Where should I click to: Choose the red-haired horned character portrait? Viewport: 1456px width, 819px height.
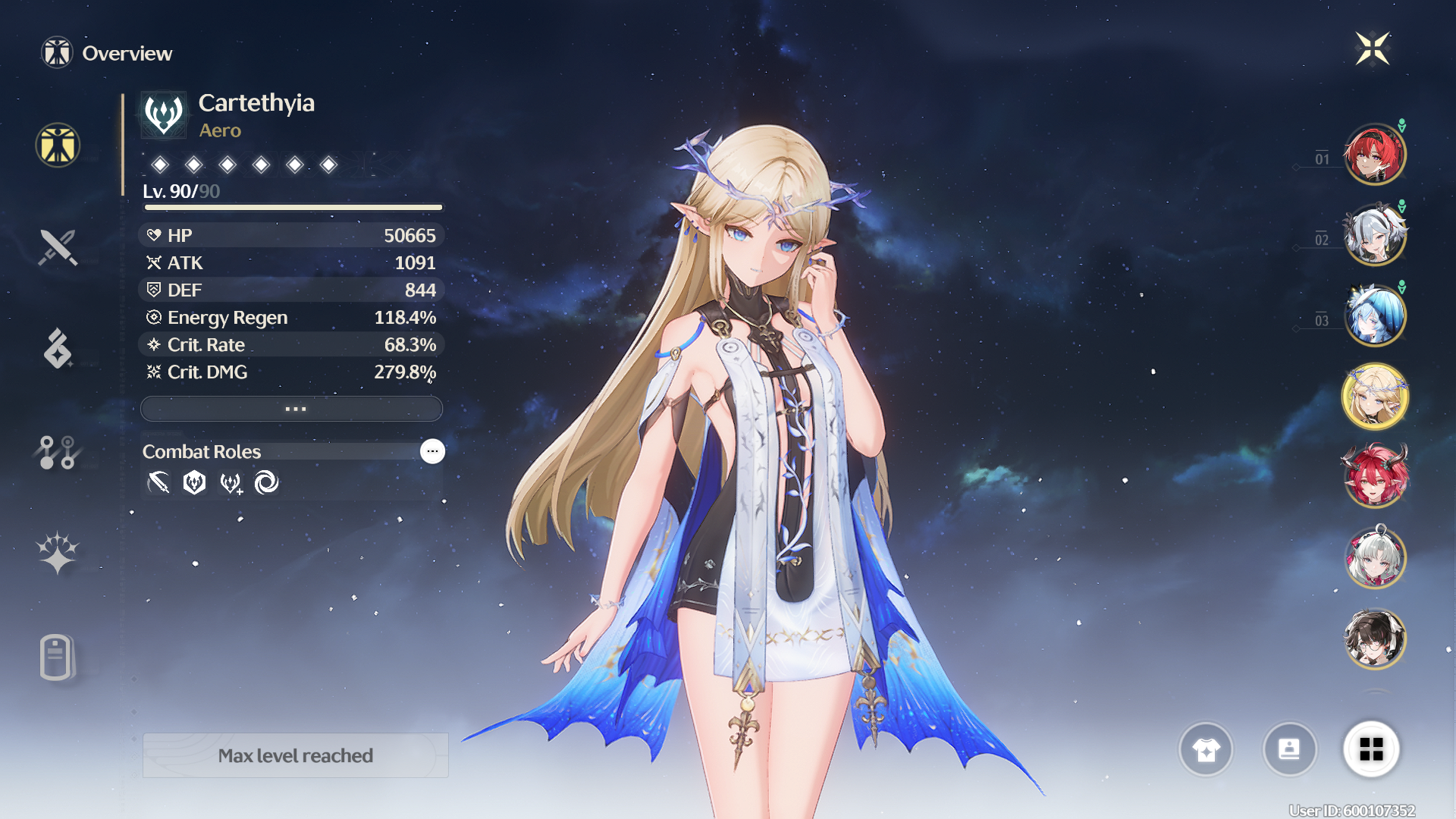point(1374,477)
